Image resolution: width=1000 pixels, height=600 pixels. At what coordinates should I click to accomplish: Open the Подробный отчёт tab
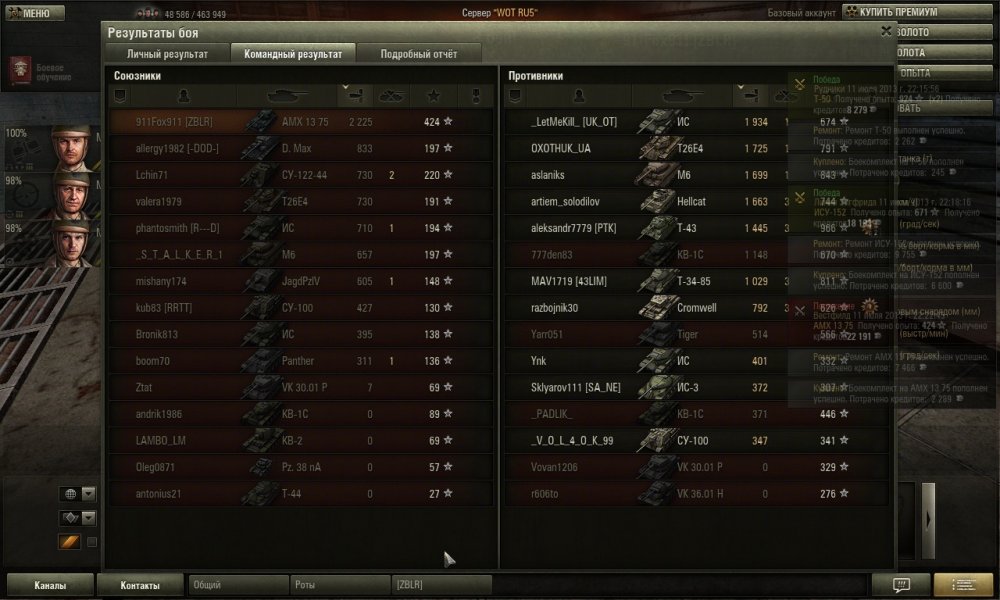pos(418,54)
